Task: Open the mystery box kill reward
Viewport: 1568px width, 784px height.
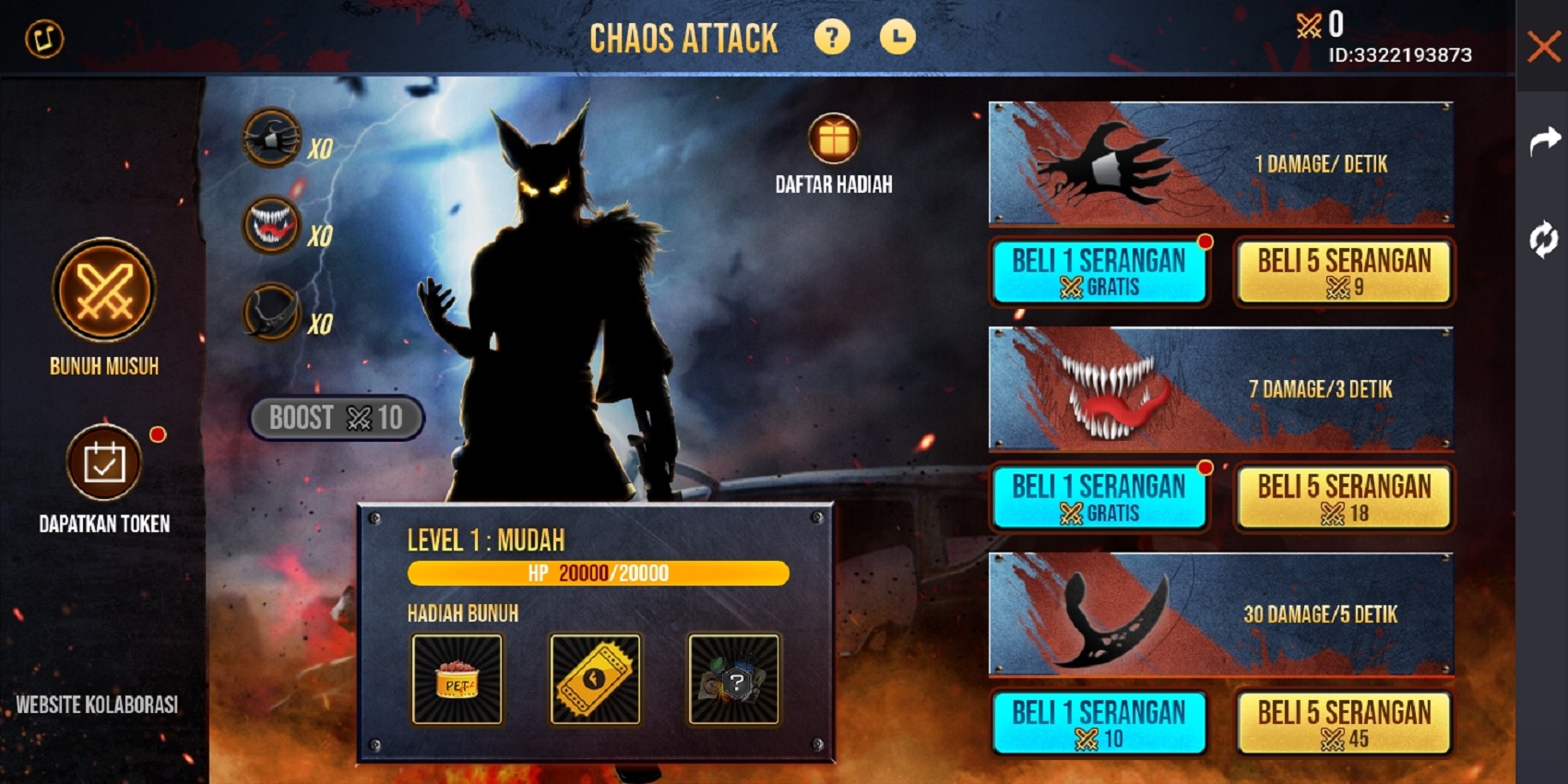Action: (x=733, y=680)
